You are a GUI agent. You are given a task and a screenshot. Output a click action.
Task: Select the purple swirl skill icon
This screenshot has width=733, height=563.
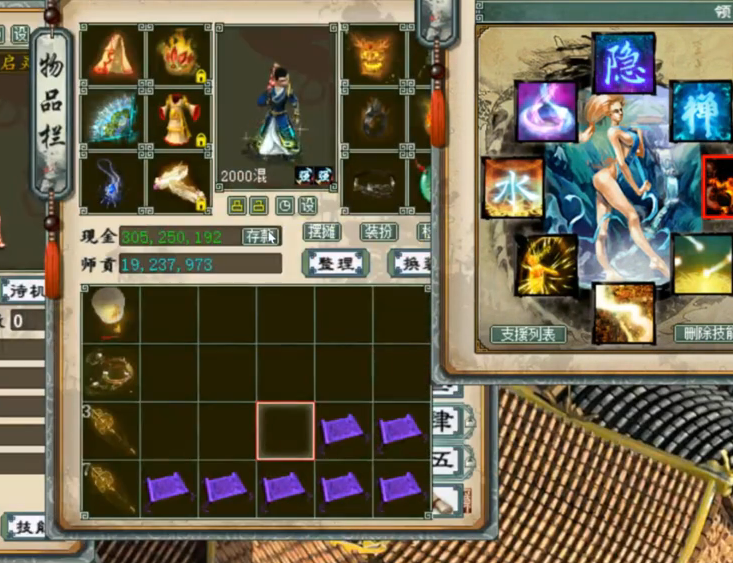point(547,110)
